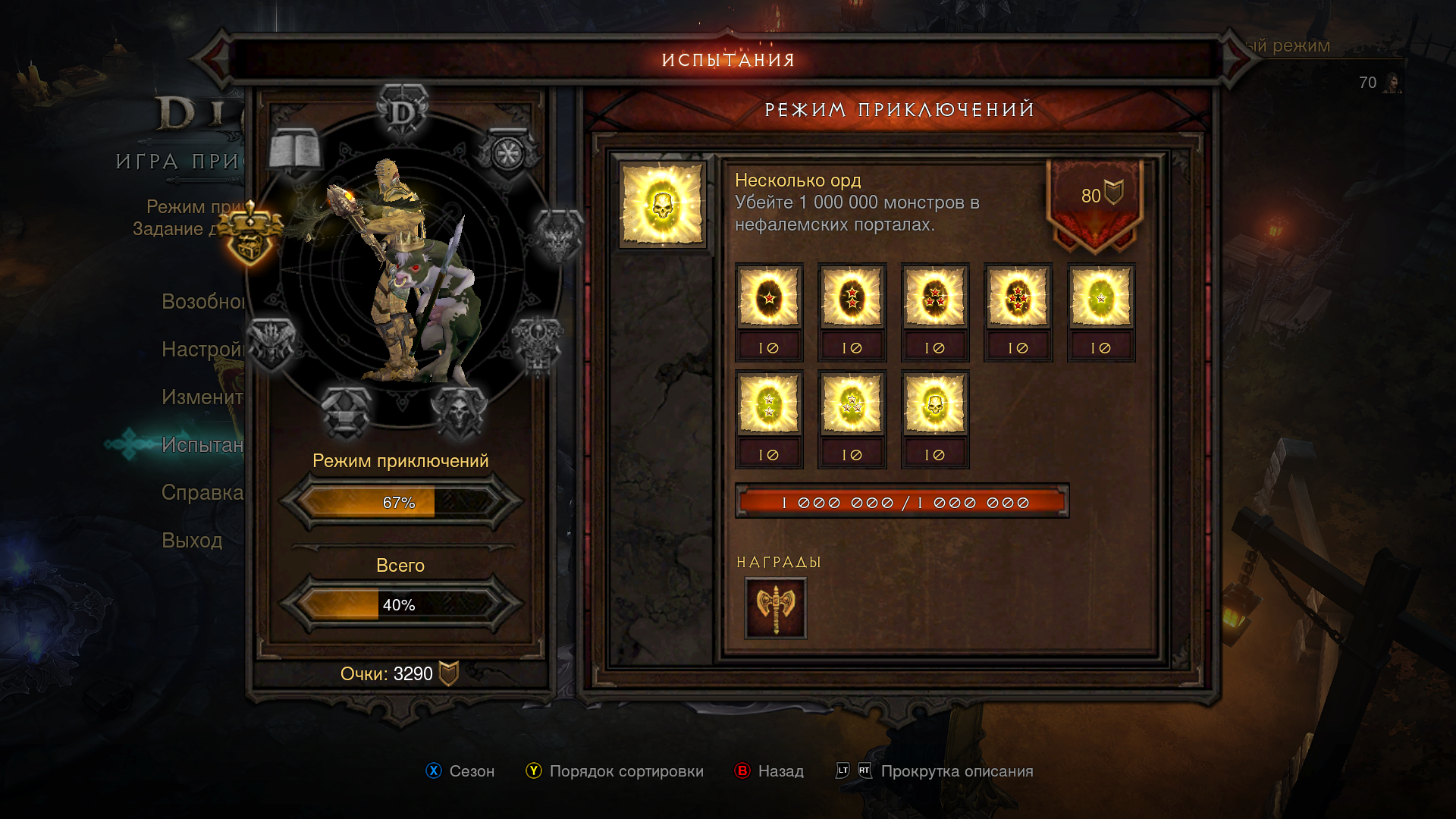Select the Diablo logo category icon
Image resolution: width=1456 pixels, height=819 pixels.
pos(403,111)
